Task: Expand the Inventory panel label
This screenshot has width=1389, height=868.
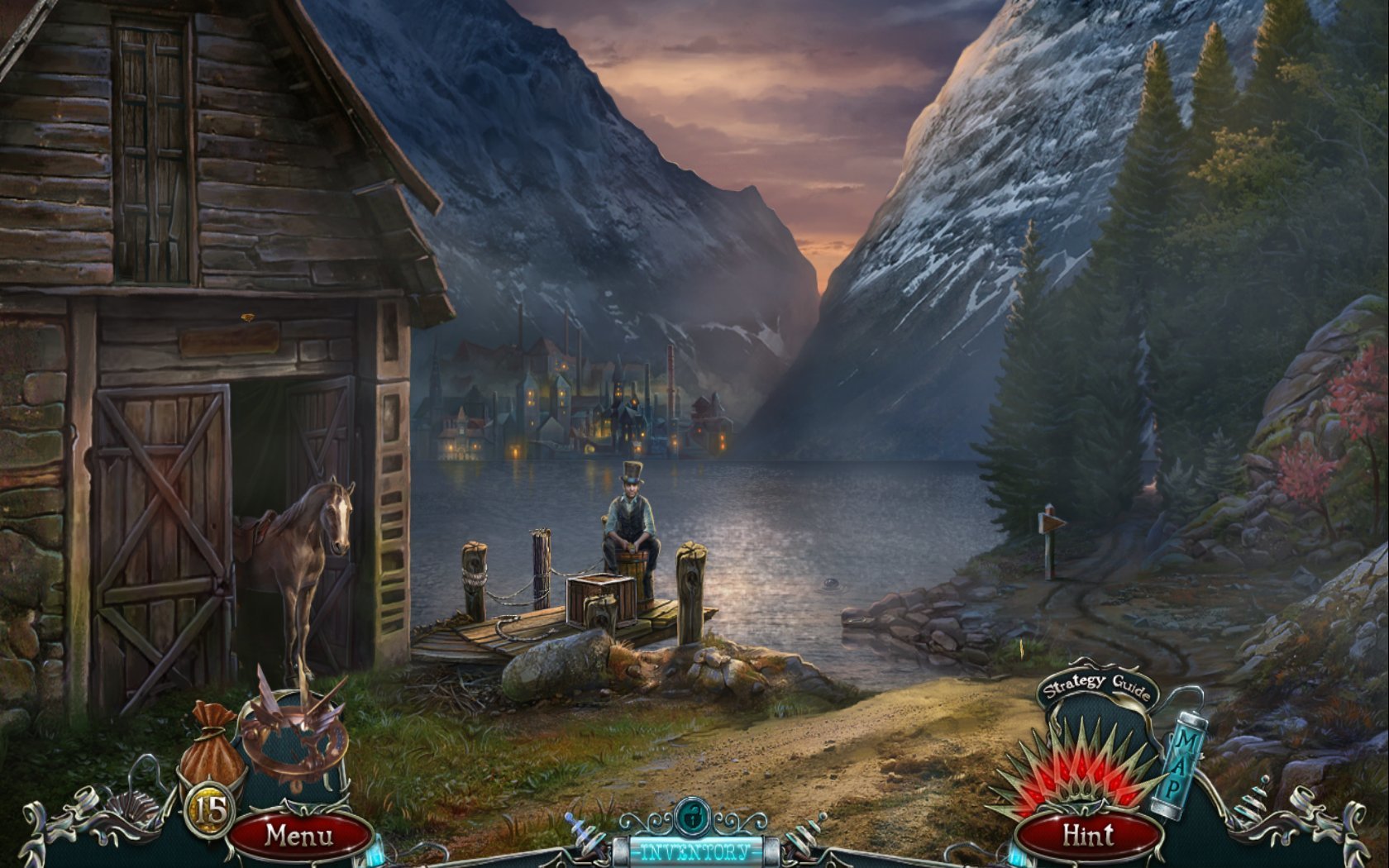Action: pyautogui.click(x=695, y=851)
